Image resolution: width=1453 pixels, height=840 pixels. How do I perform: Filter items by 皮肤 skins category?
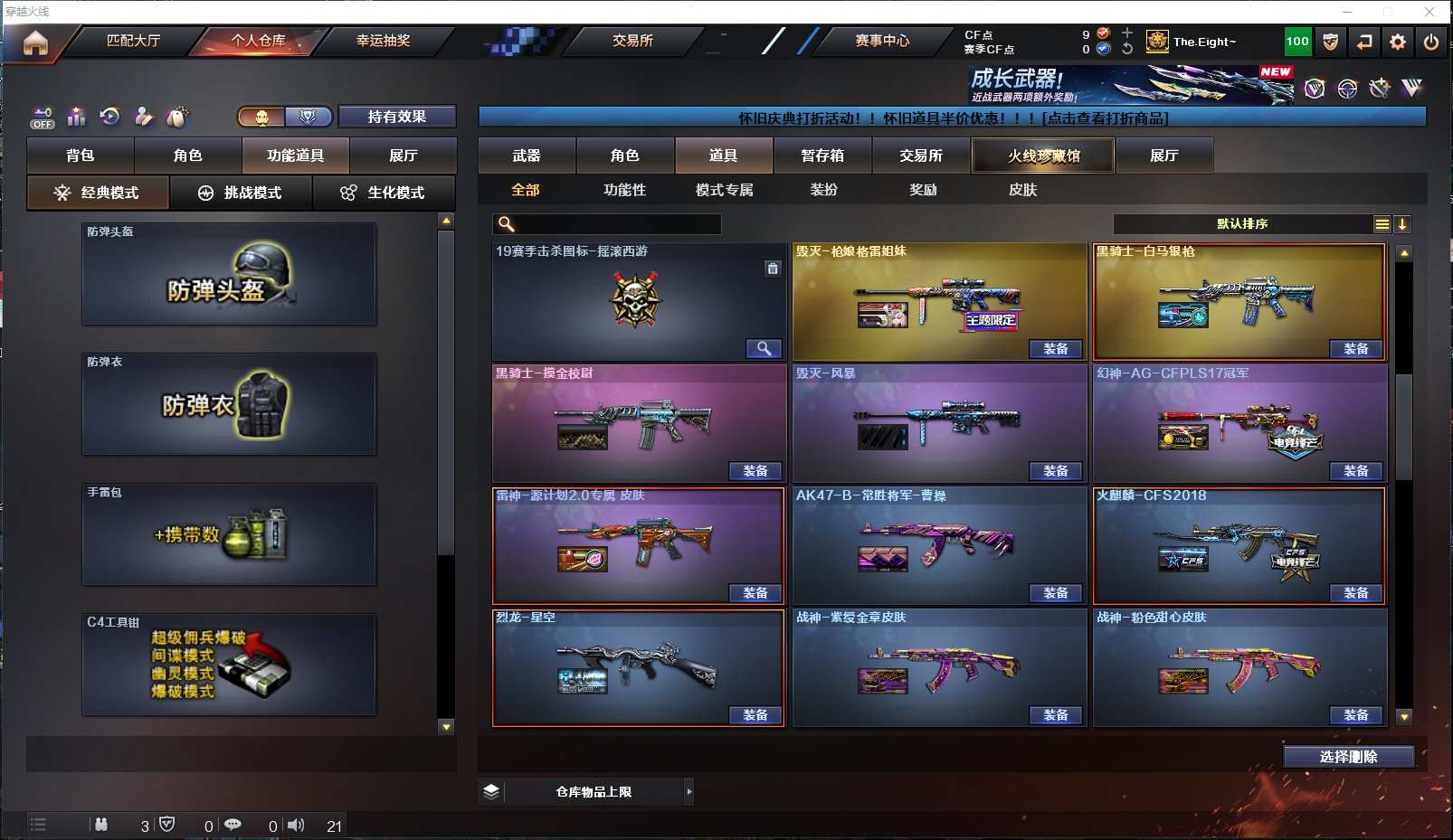tap(1022, 190)
